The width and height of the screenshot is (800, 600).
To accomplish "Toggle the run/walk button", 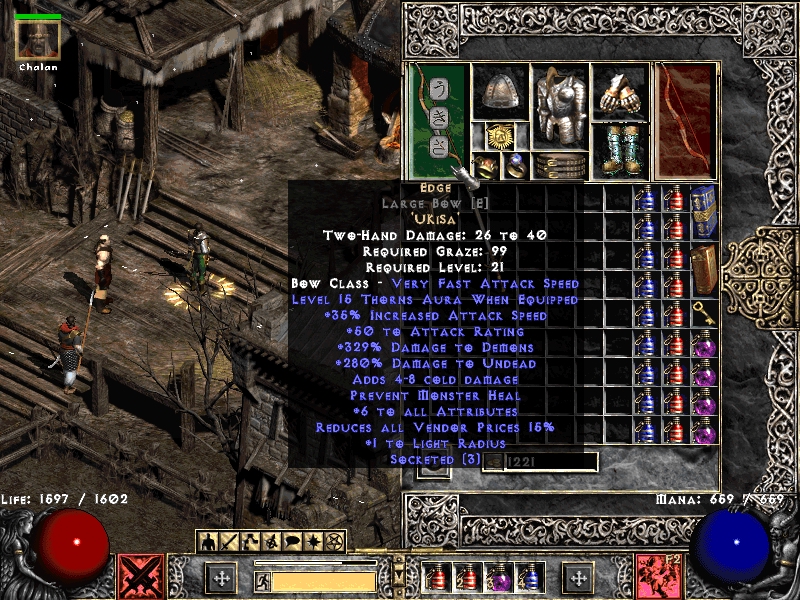I will (x=263, y=581).
